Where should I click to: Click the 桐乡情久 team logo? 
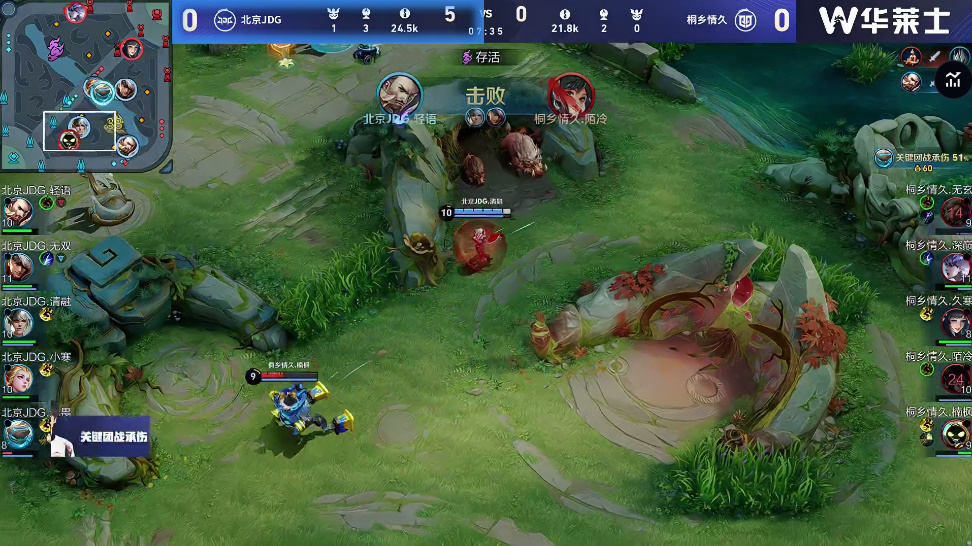click(x=746, y=20)
